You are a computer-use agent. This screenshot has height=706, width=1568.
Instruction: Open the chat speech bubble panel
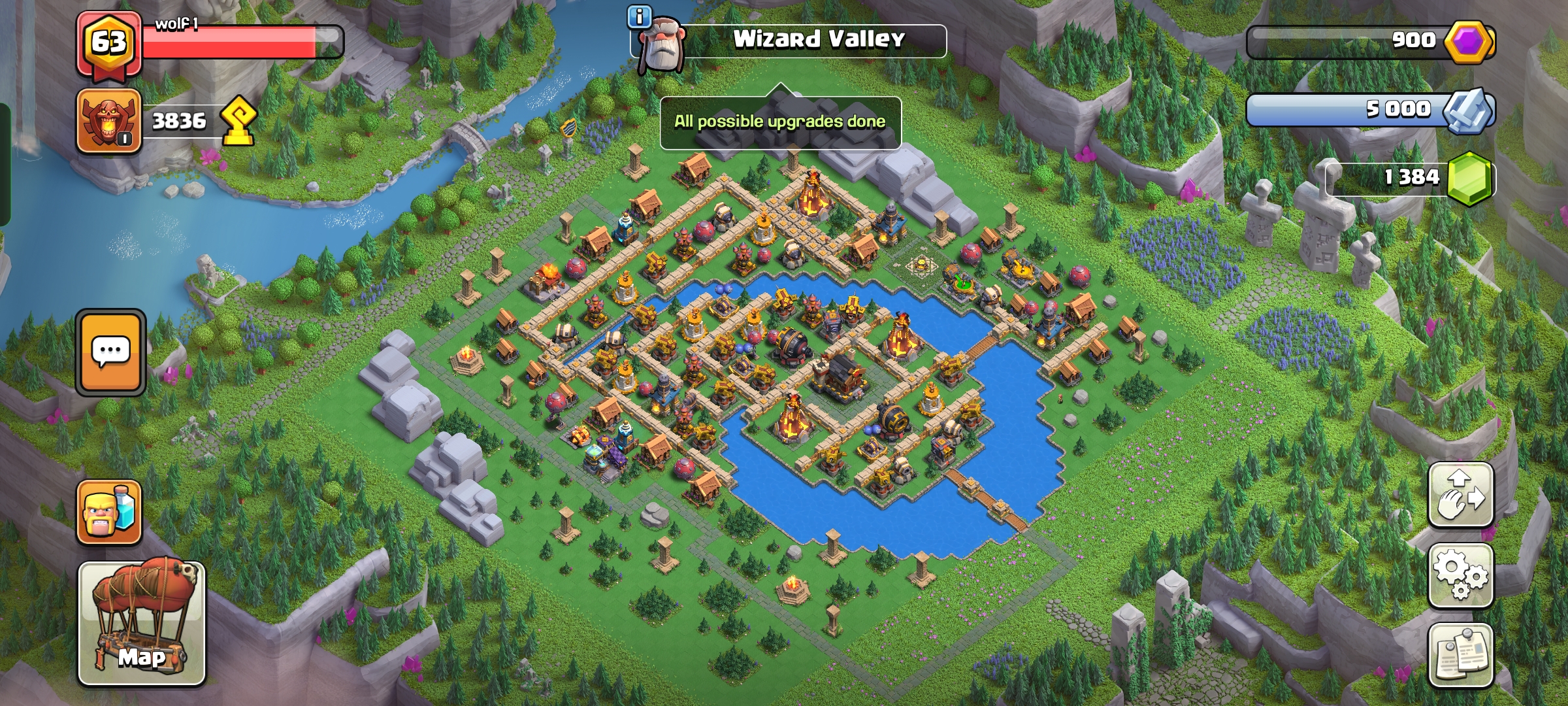tap(110, 352)
